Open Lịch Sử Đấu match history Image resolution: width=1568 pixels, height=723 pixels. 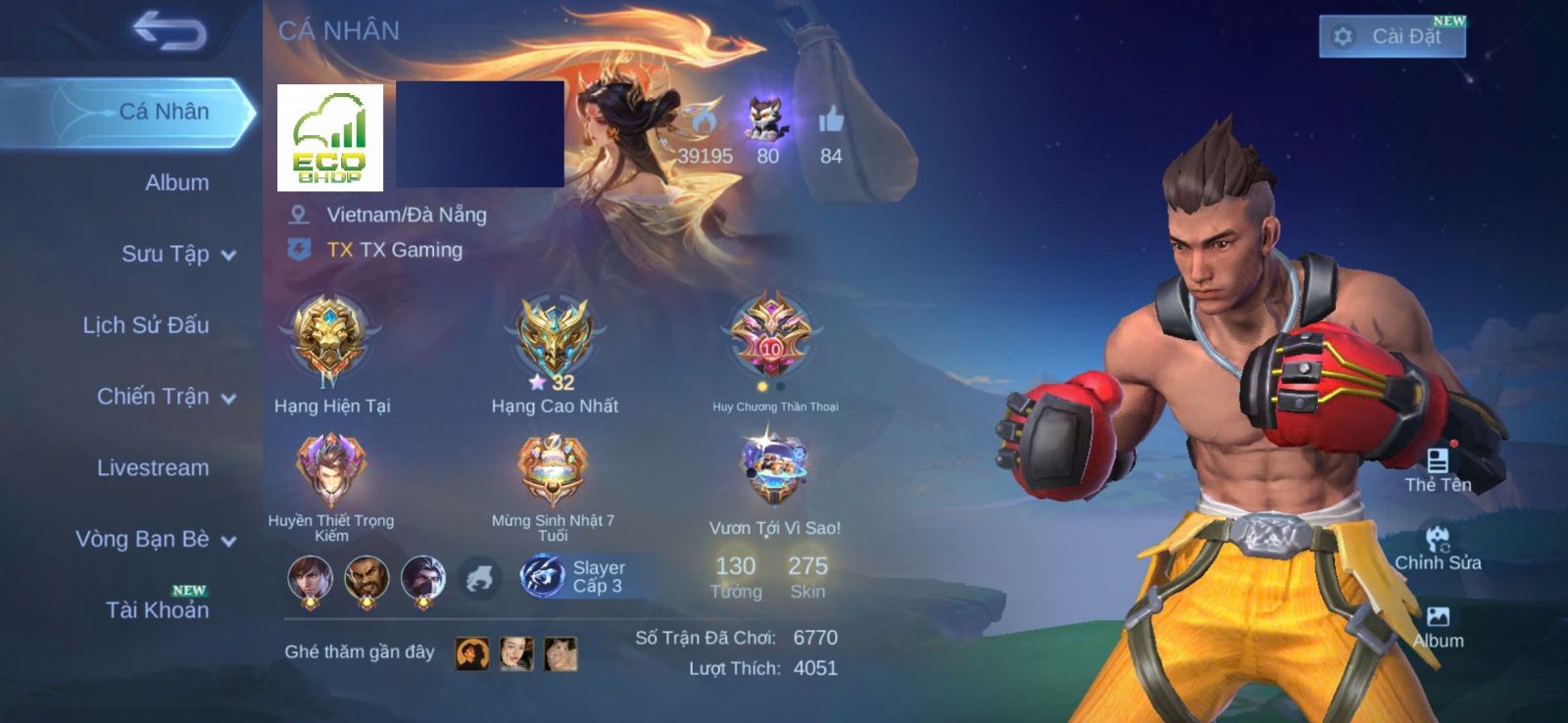pyautogui.click(x=145, y=325)
